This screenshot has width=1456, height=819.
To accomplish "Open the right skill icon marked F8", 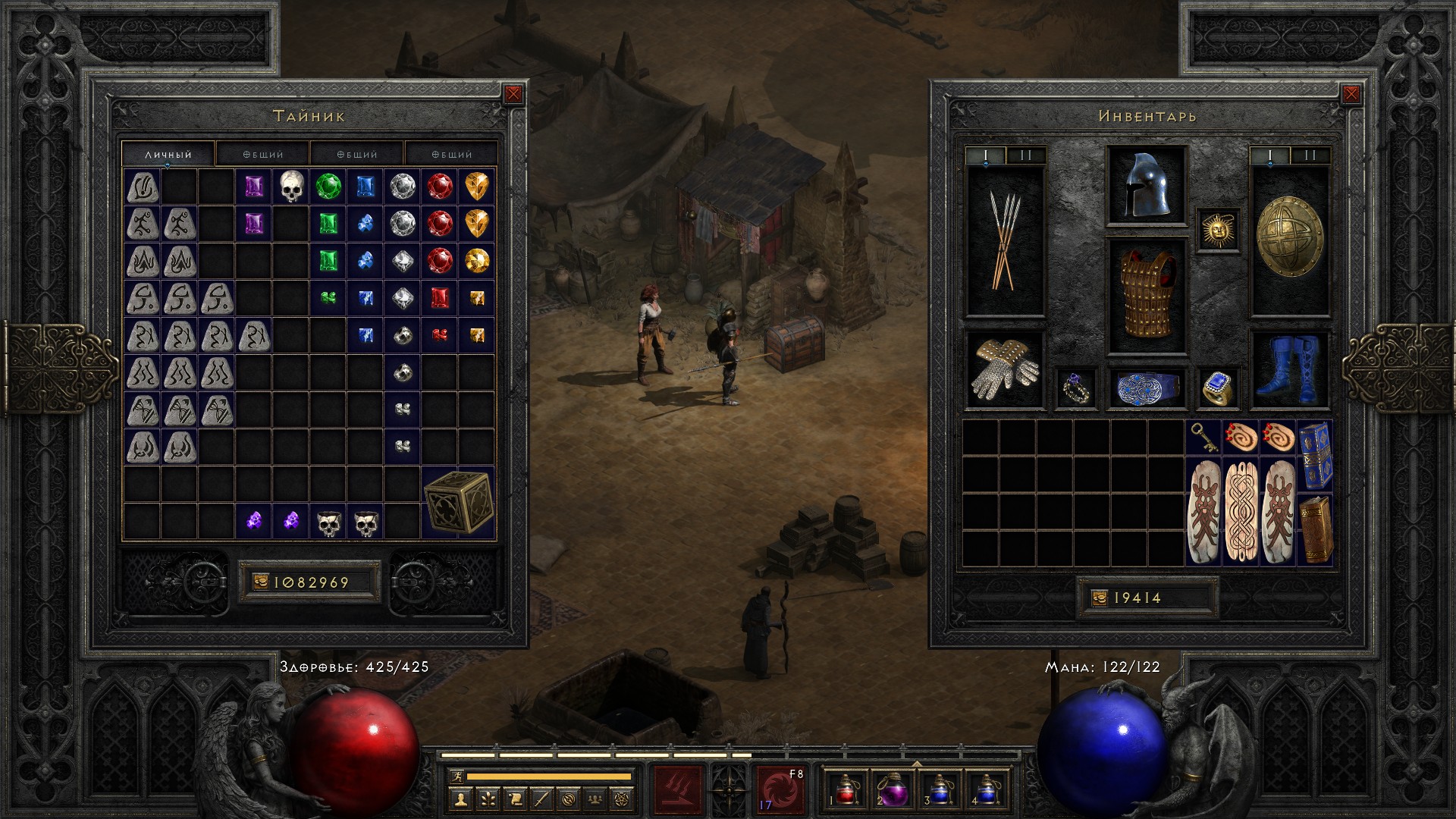I will (780, 789).
